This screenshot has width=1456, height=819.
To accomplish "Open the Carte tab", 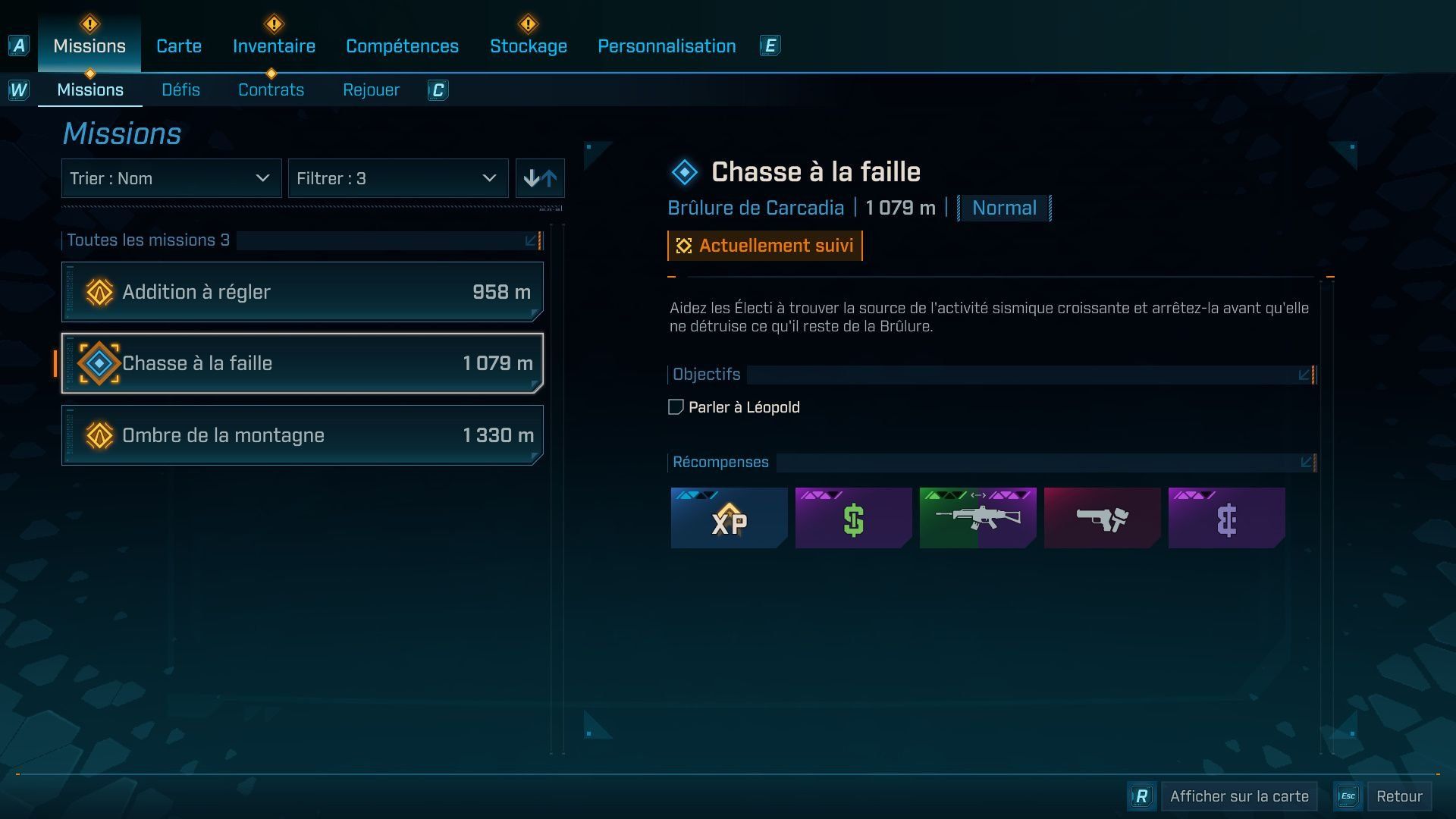I will [179, 46].
